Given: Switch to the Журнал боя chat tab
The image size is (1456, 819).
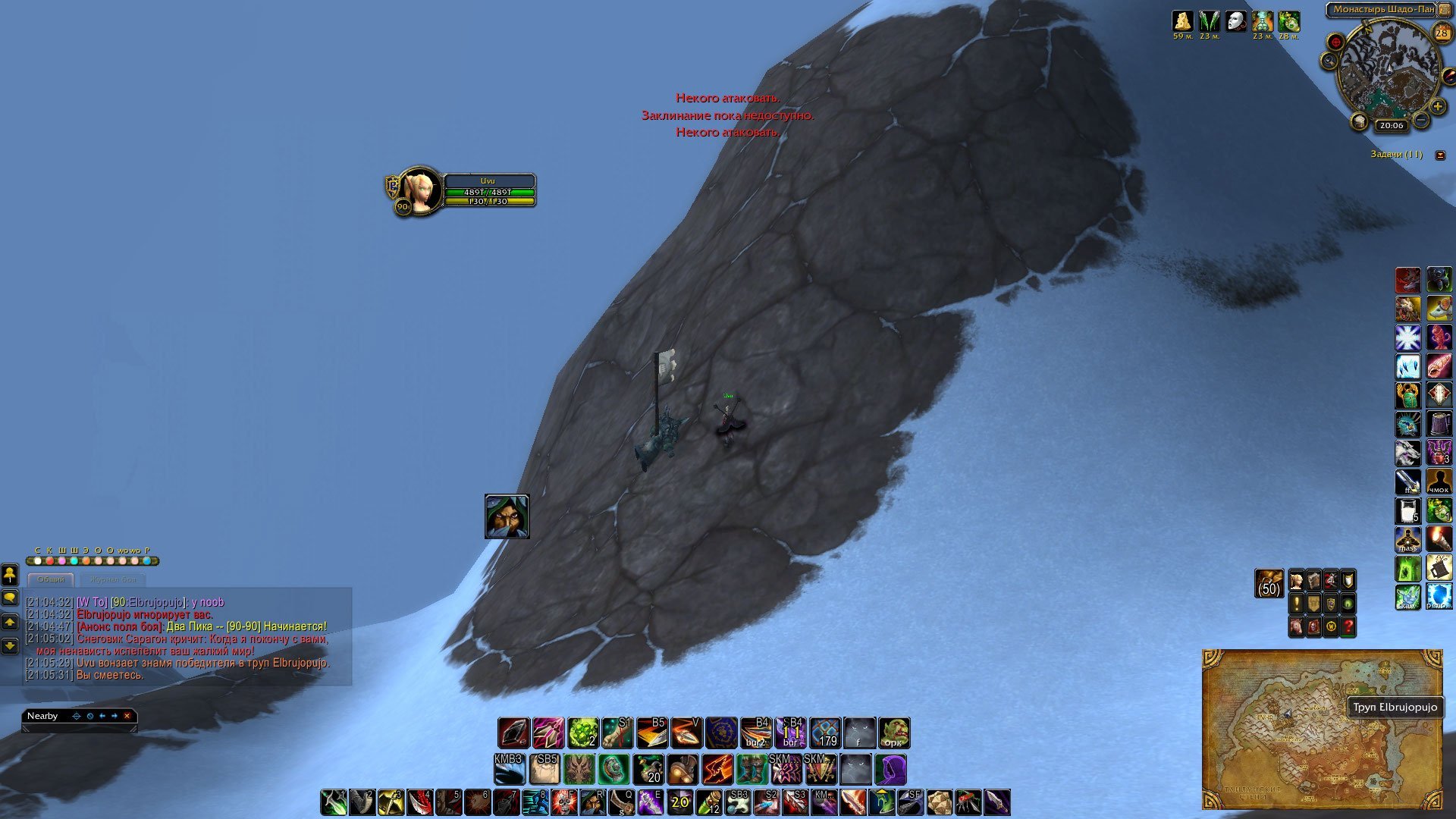Looking at the screenshot, I should click(113, 579).
